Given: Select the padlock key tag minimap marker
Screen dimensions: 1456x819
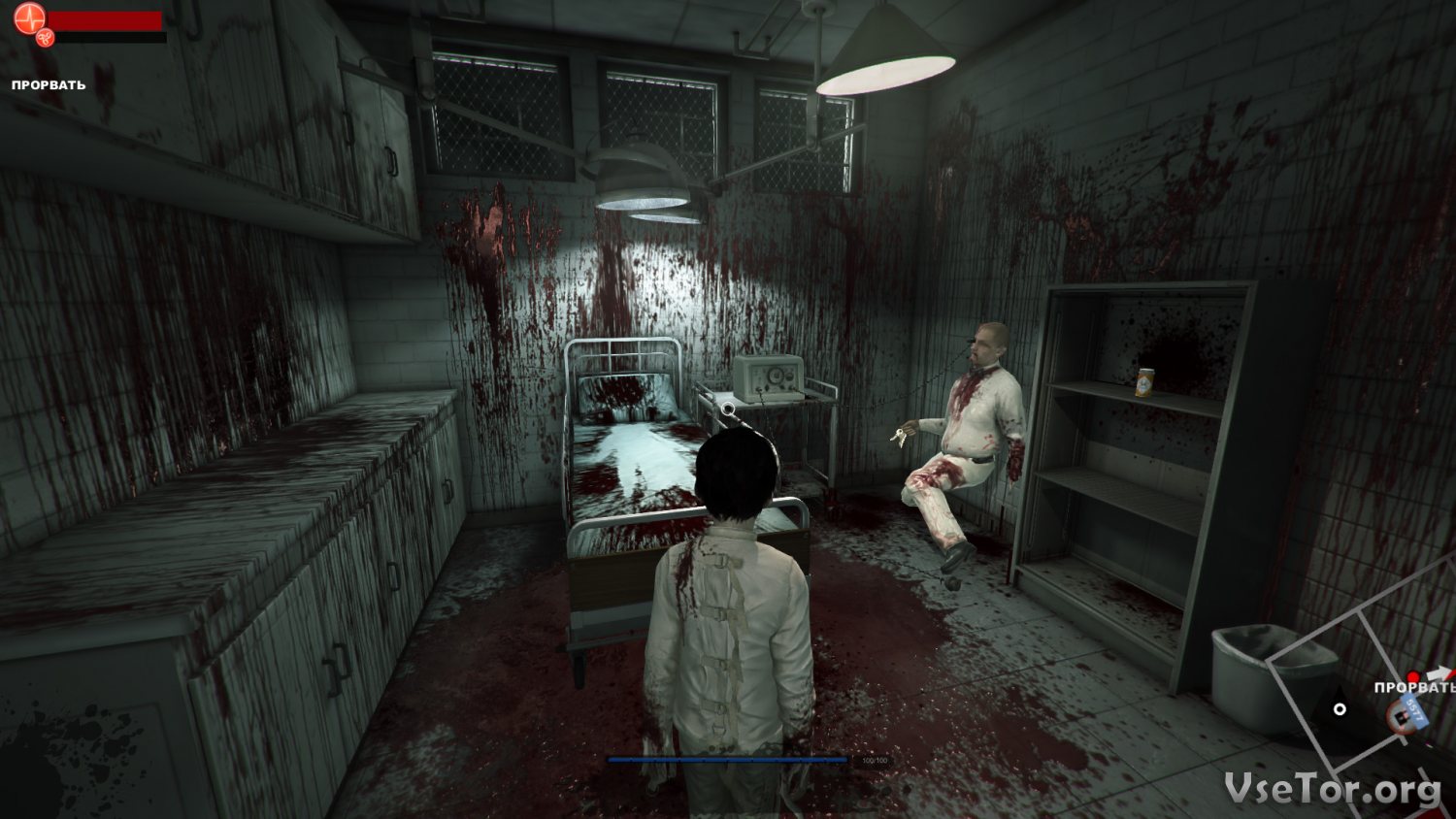Looking at the screenshot, I should (x=1407, y=716).
